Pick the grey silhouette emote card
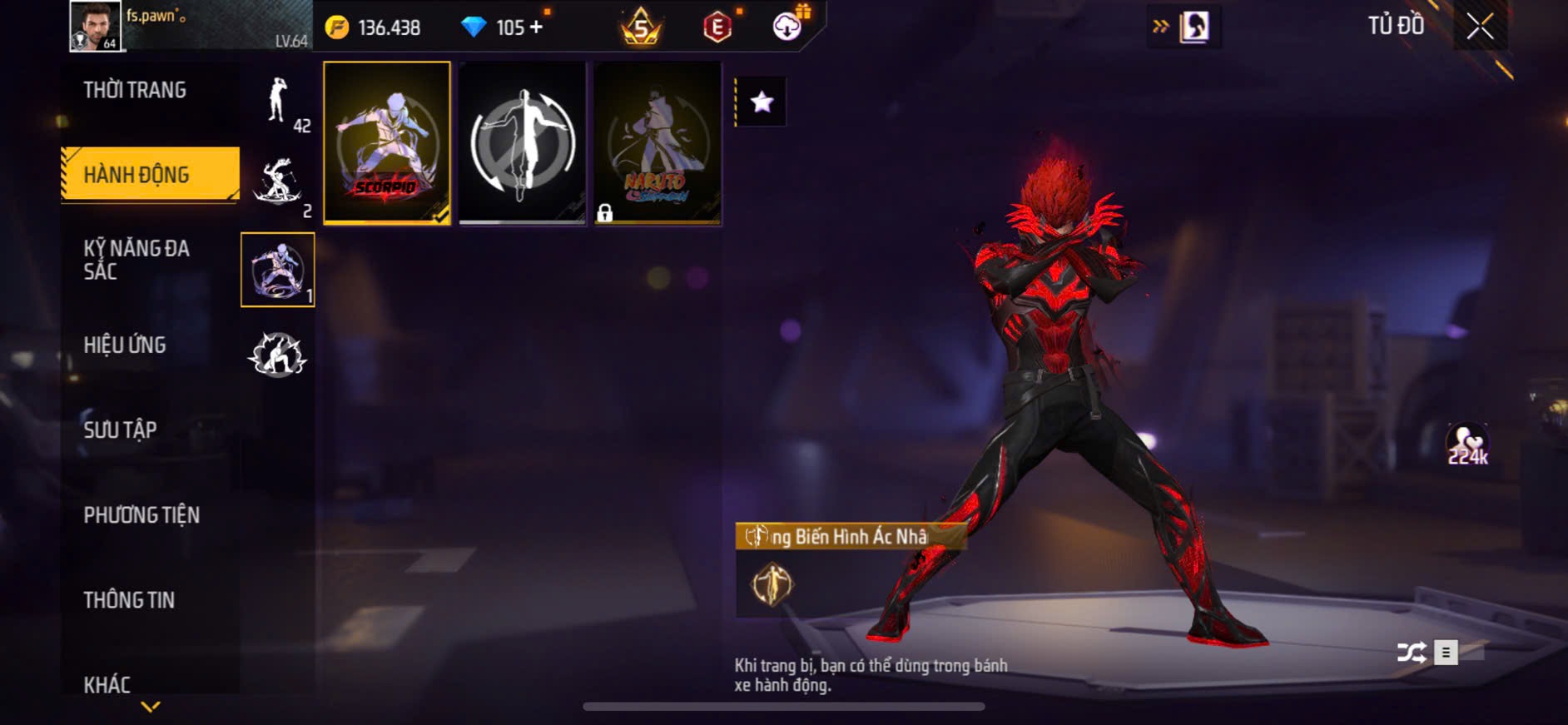Screen dimensions: 1568x725 (522, 142)
